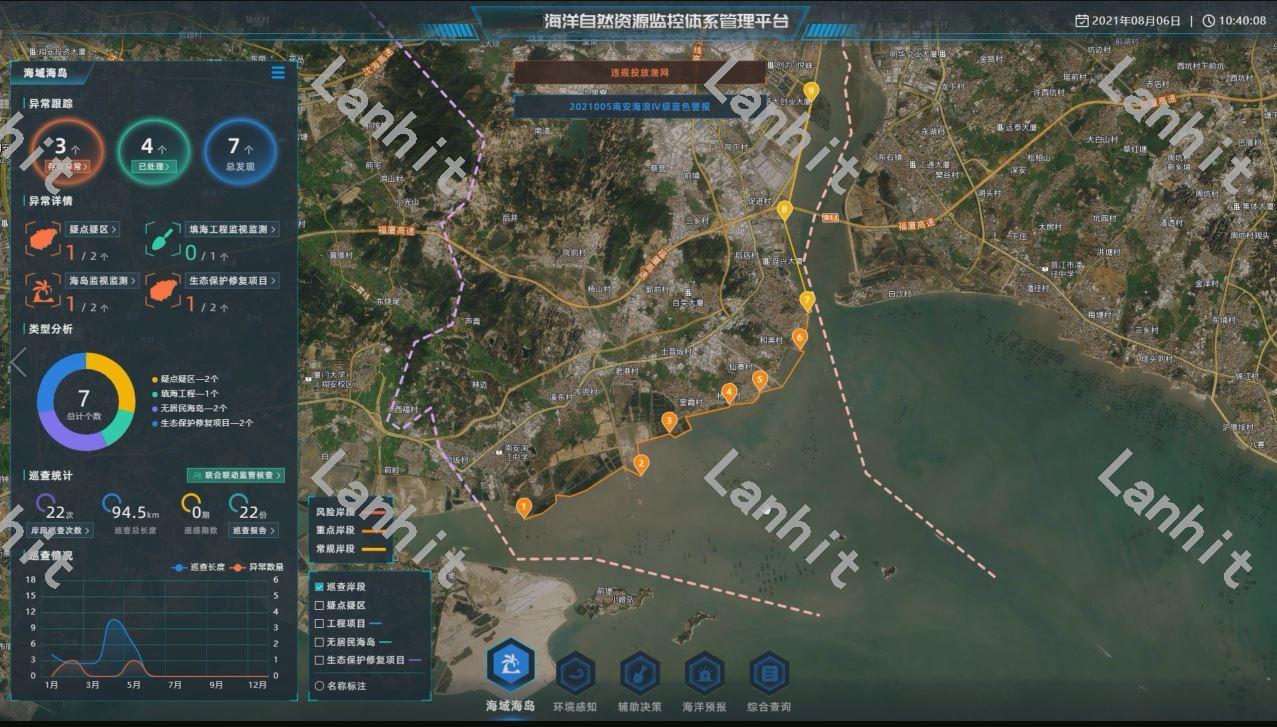Enable the 疑点疑区 layer checkbox
Viewport: 1277px width, 727px height.
(x=319, y=605)
